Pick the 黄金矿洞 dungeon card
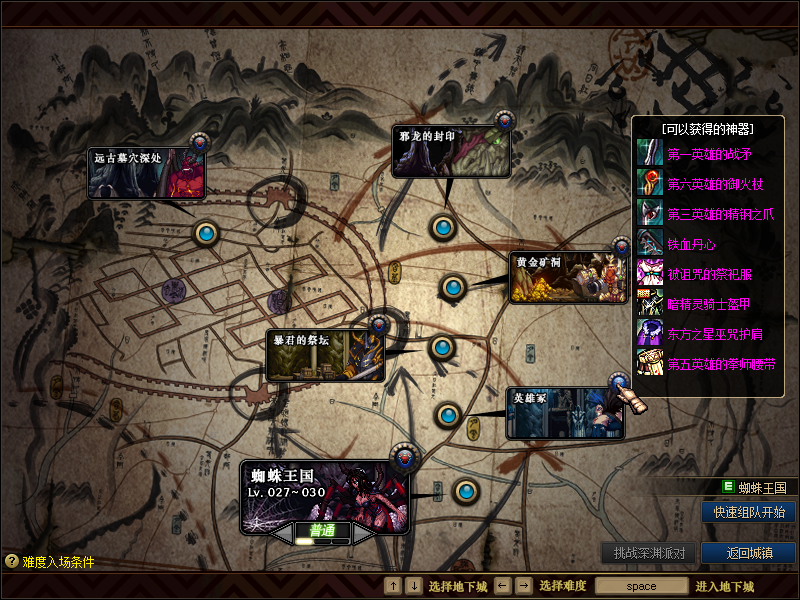800x600 pixels. (x=568, y=277)
